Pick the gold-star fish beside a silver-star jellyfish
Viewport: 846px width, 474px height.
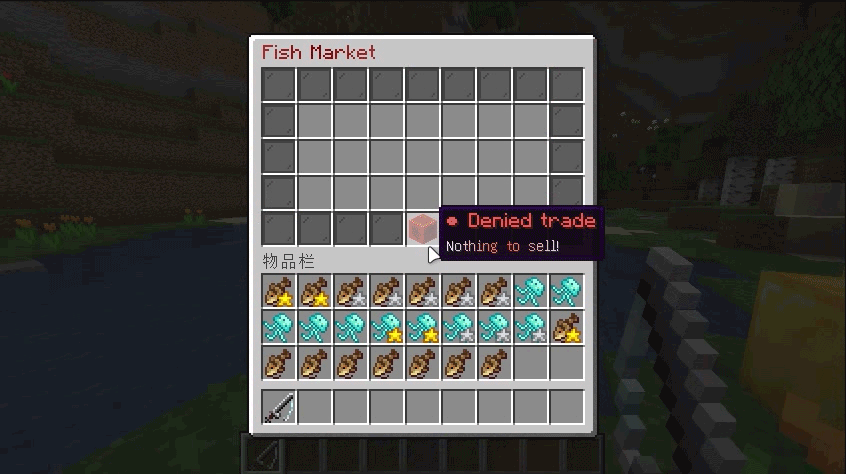pyautogui.click(x=567, y=326)
